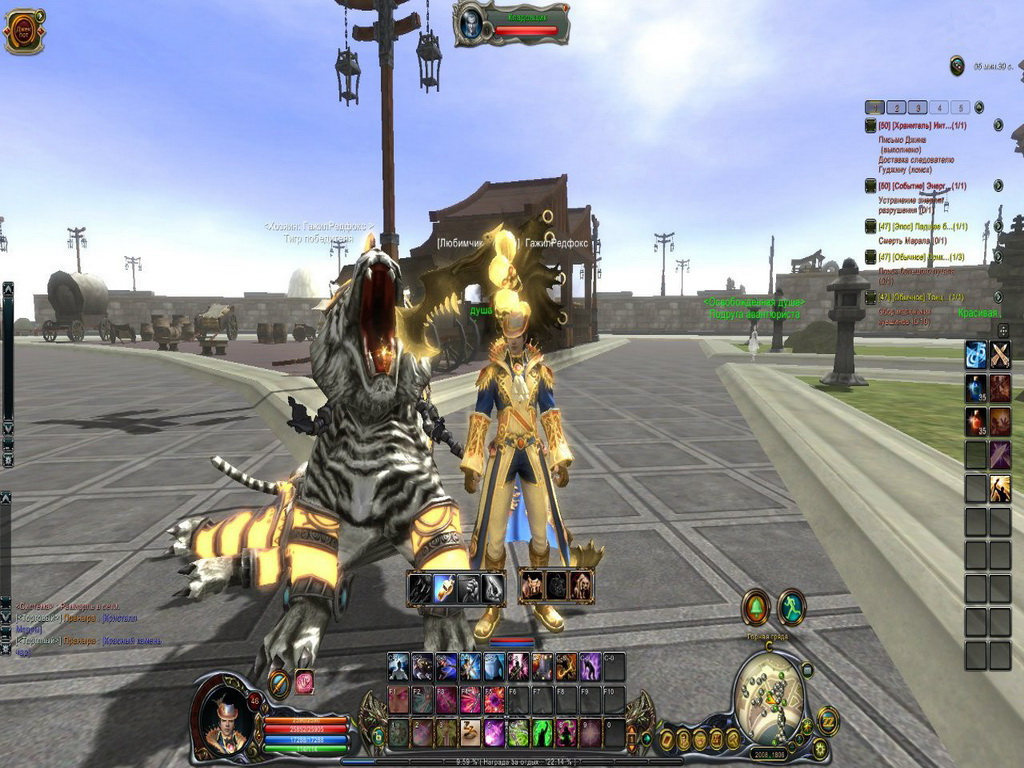Activate the blue swirl skill in side bar

(x=976, y=354)
